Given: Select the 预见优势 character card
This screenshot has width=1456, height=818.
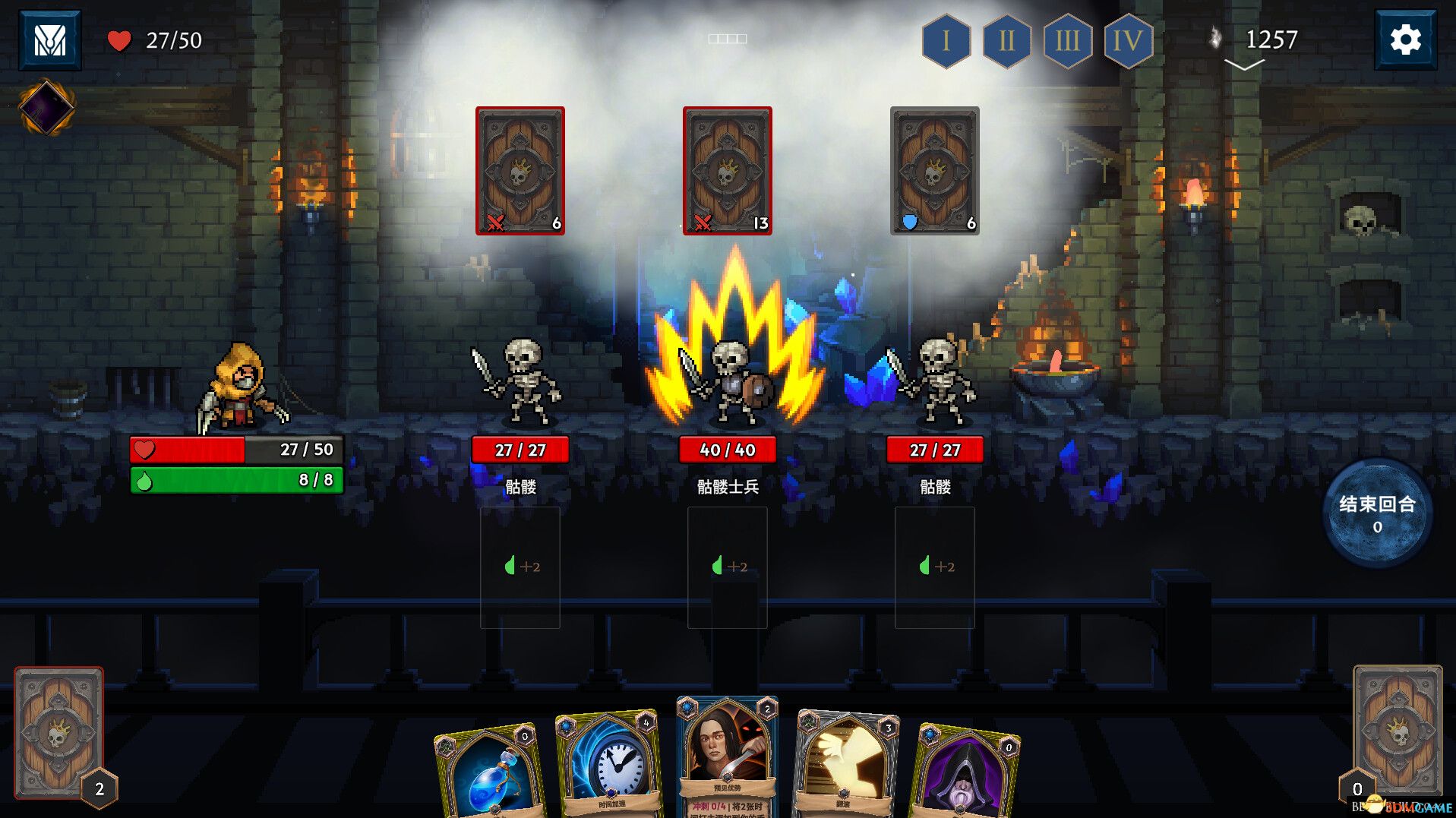Looking at the screenshot, I should pyautogui.click(x=727, y=760).
